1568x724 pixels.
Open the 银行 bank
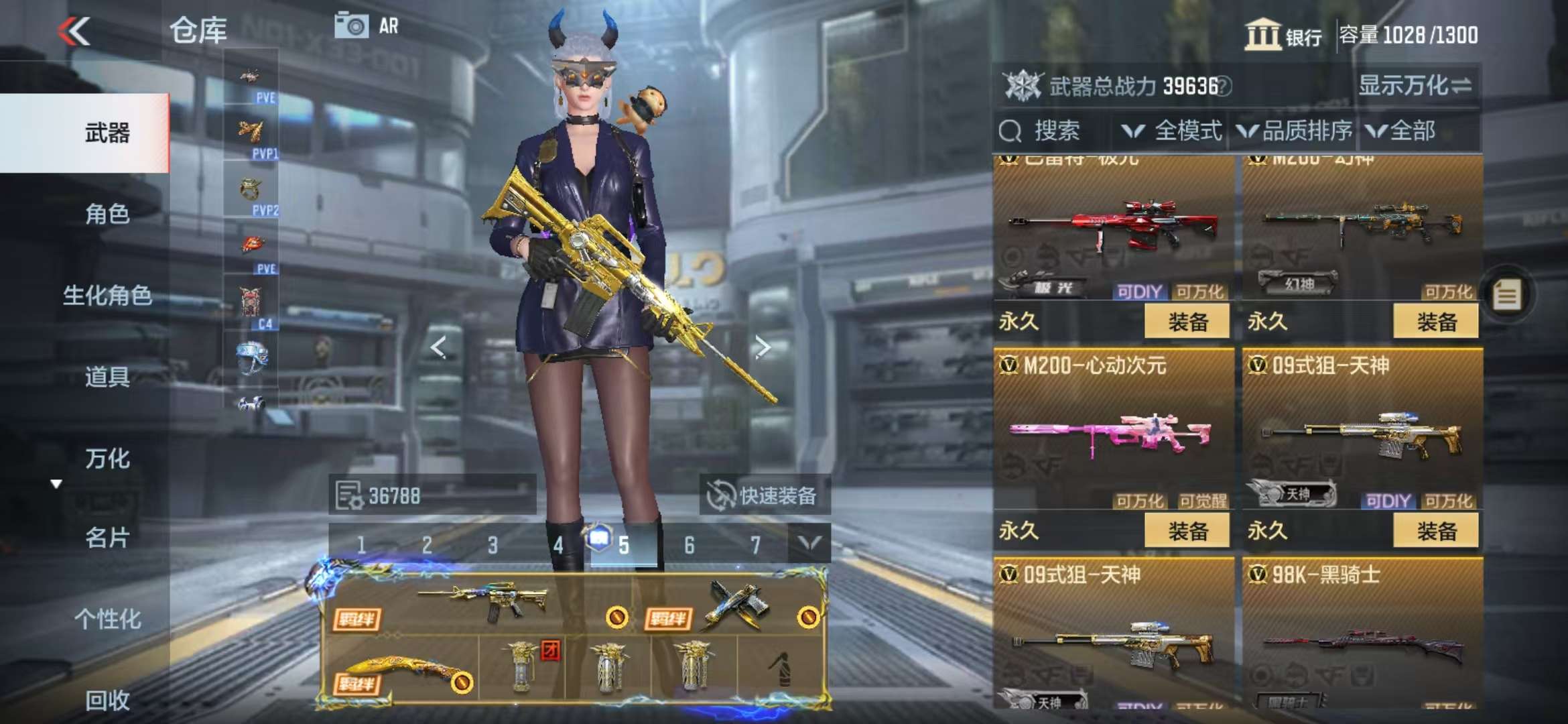pos(1283,35)
